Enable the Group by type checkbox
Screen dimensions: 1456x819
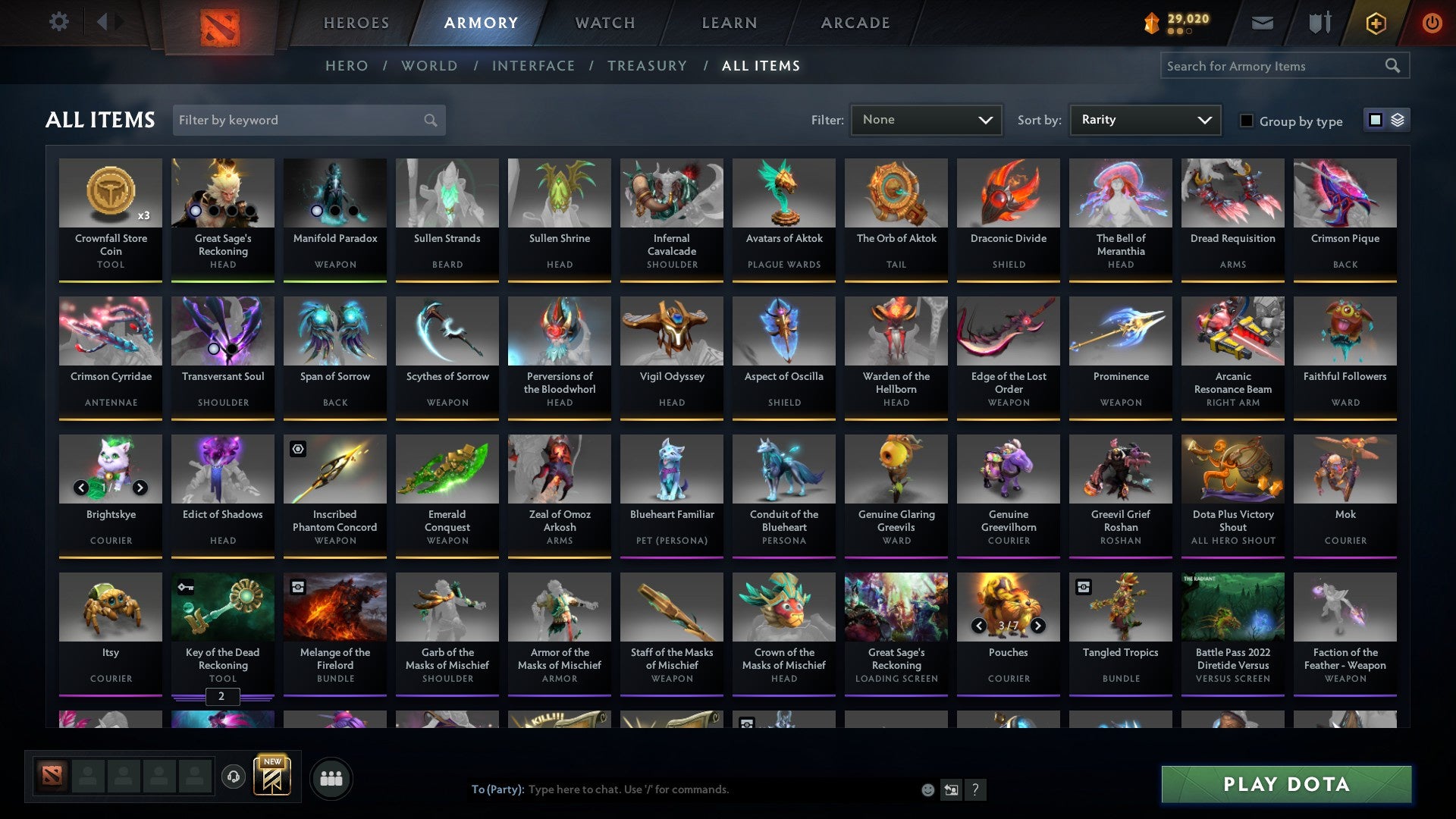click(1246, 121)
